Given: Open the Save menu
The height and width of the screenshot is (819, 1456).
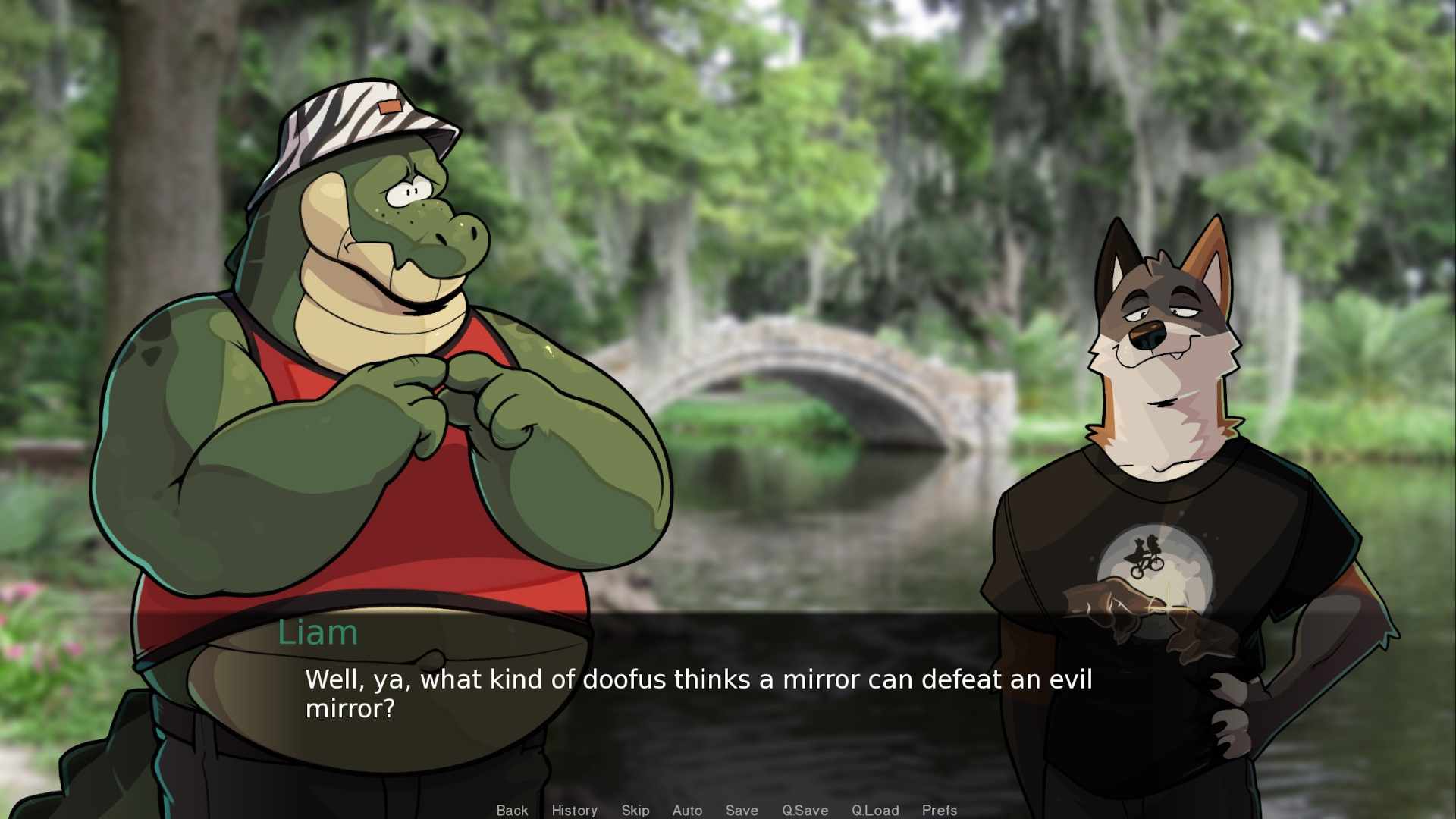Looking at the screenshot, I should (741, 810).
